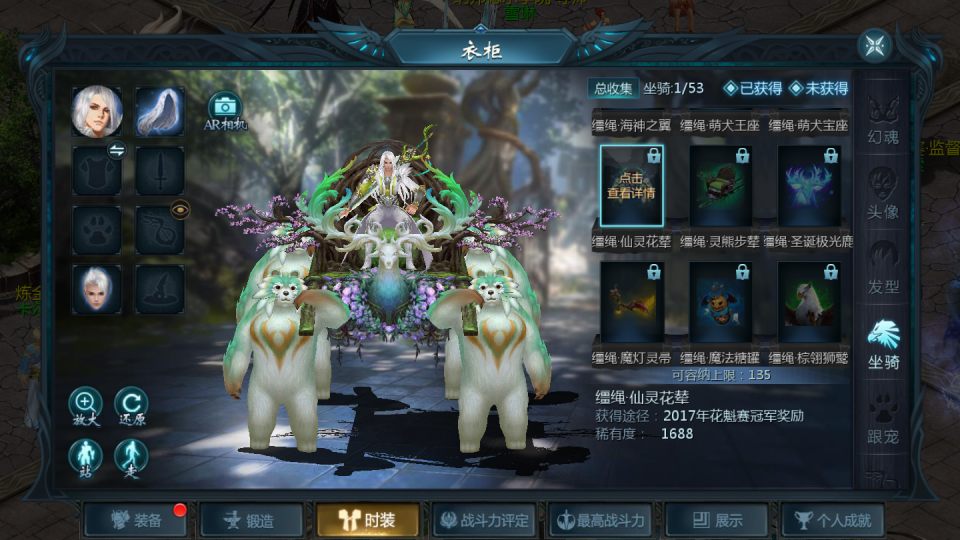The image size is (960, 540).
Task: Toggle the 未获得 filter
Action: pos(818,88)
